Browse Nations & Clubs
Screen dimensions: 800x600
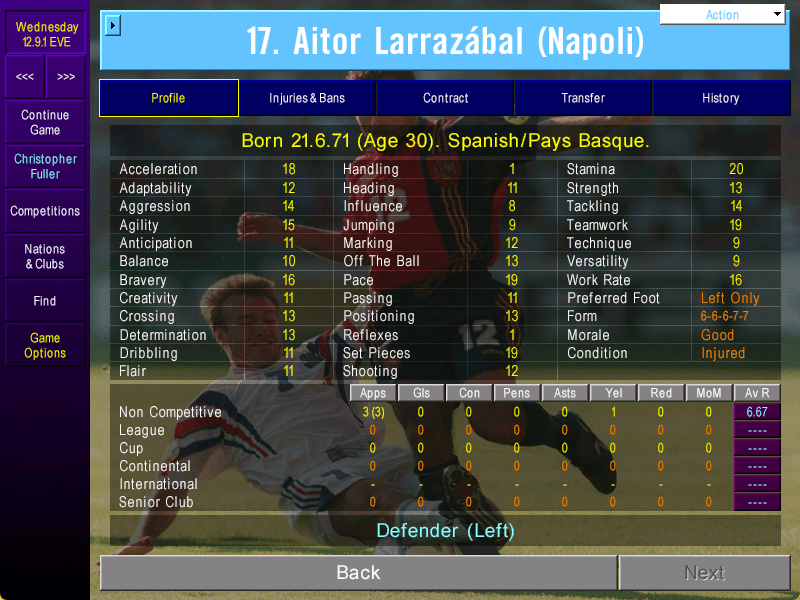[45, 256]
